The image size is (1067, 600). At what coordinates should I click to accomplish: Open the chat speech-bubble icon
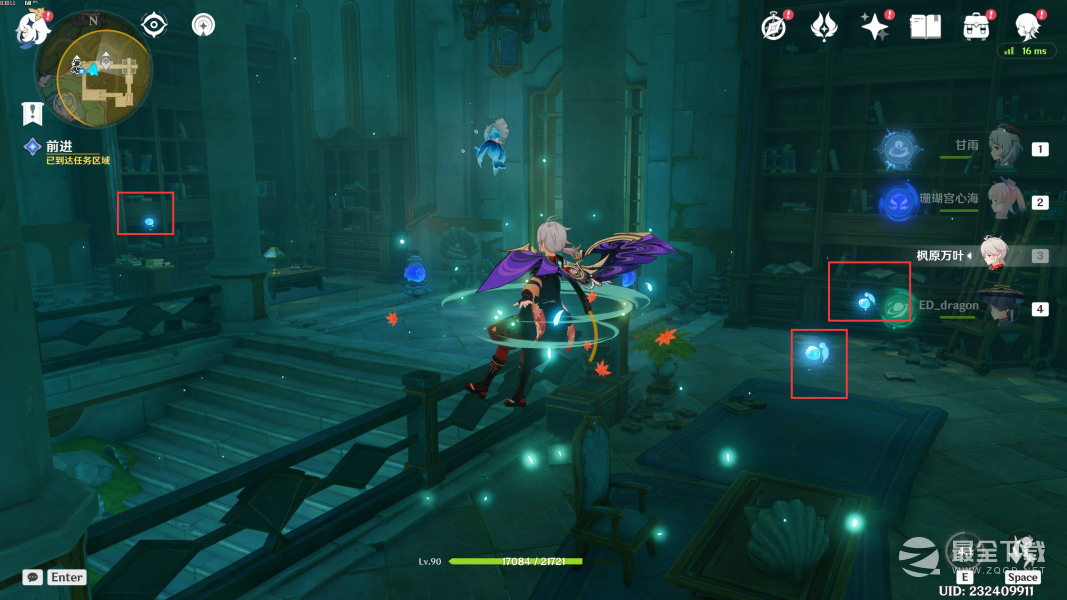point(33,577)
